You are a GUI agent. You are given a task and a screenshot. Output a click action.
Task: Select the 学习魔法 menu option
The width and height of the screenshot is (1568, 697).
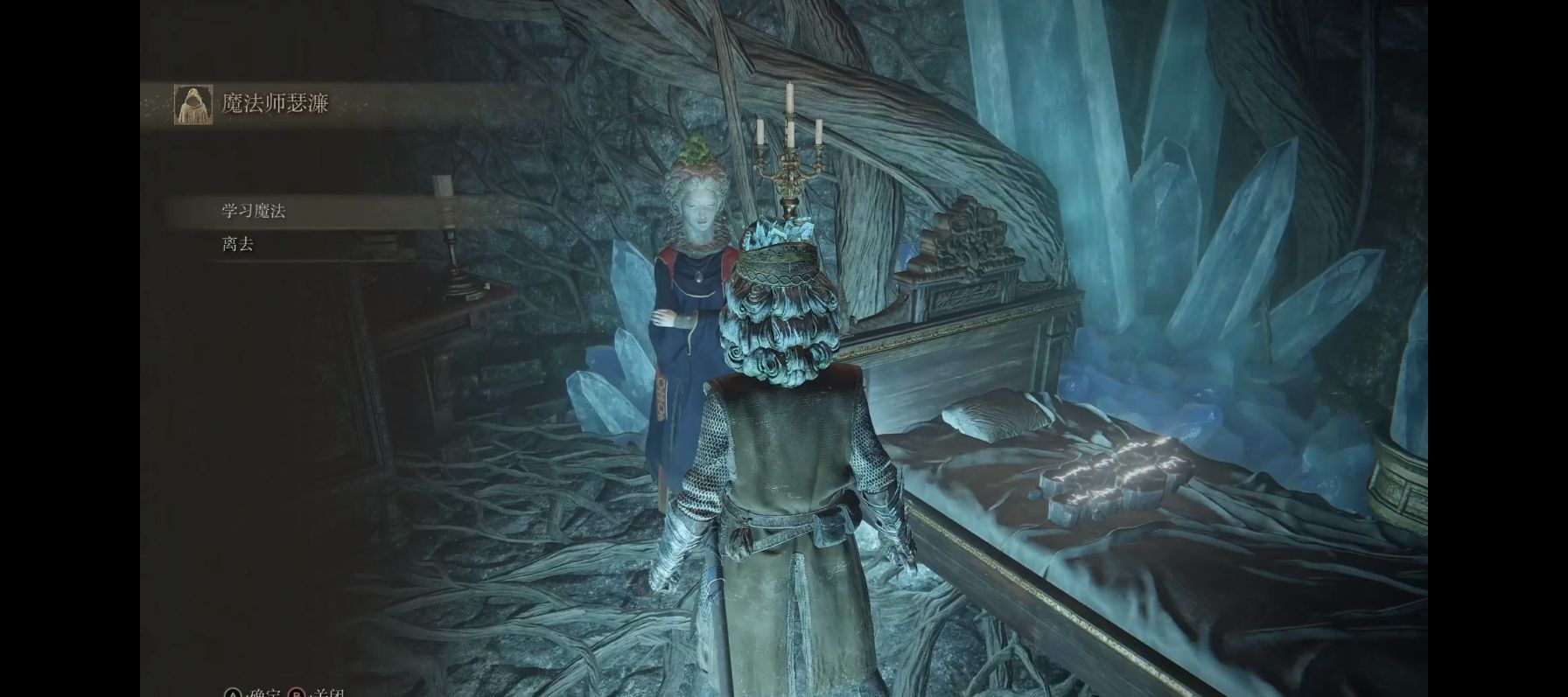pyautogui.click(x=254, y=212)
